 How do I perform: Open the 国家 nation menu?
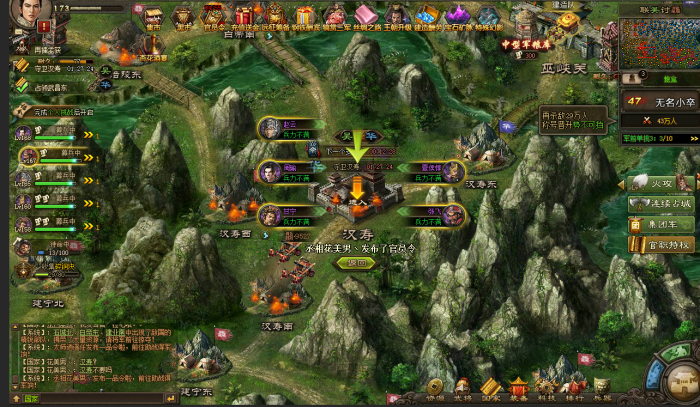(490, 390)
